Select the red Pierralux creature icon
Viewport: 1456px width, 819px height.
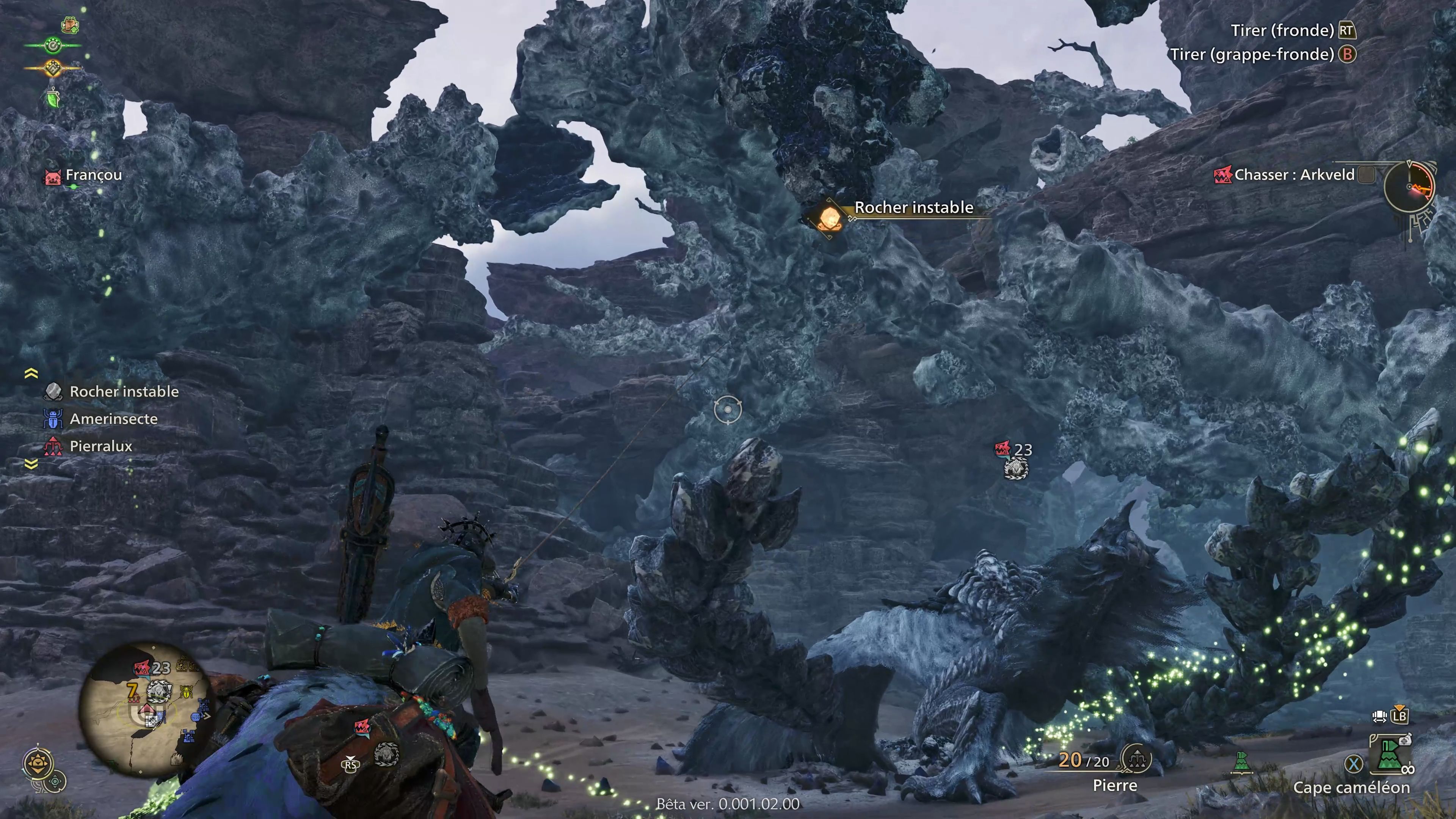tap(54, 446)
